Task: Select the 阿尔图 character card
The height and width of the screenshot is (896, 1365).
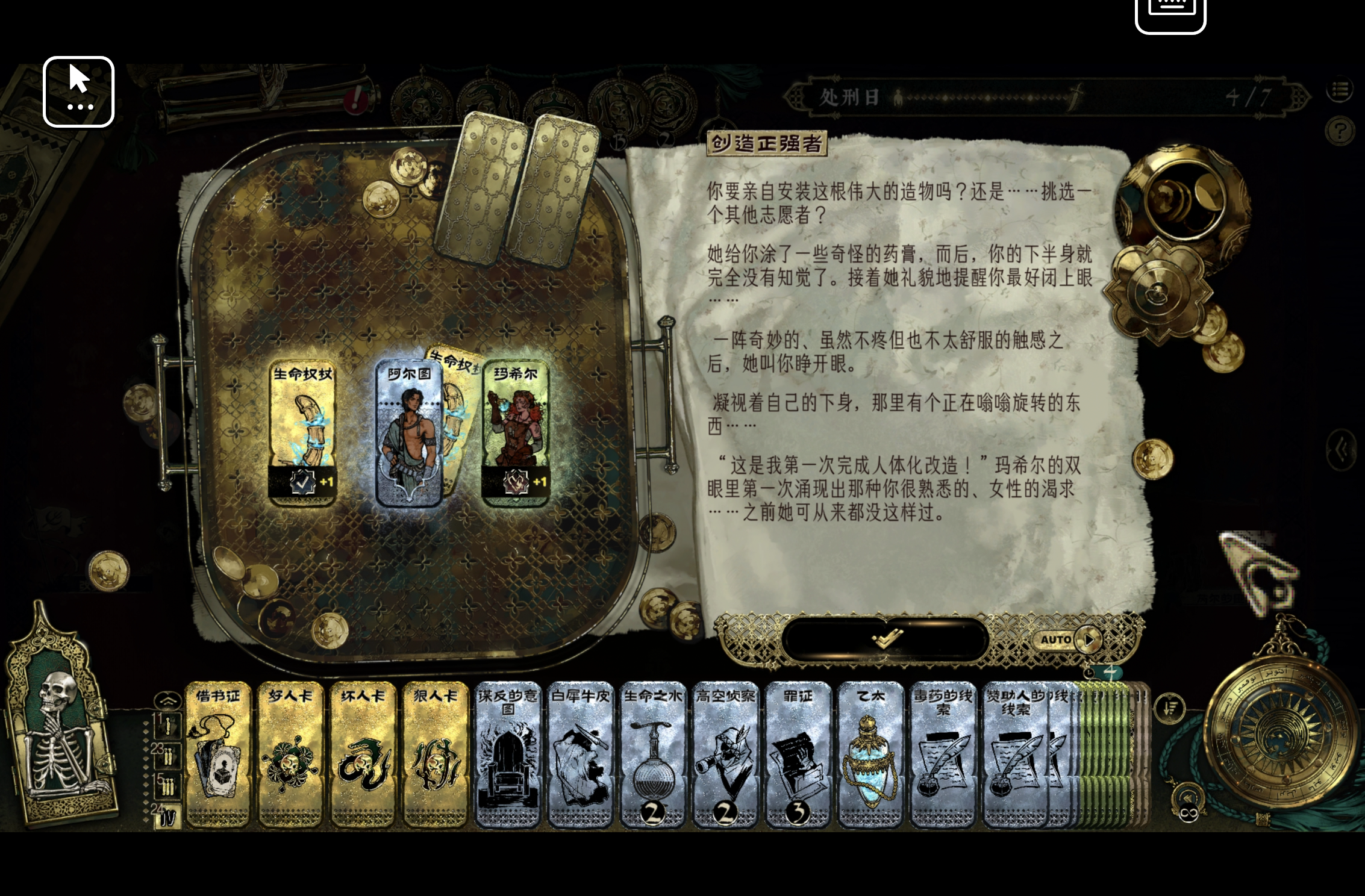Action: [408, 434]
